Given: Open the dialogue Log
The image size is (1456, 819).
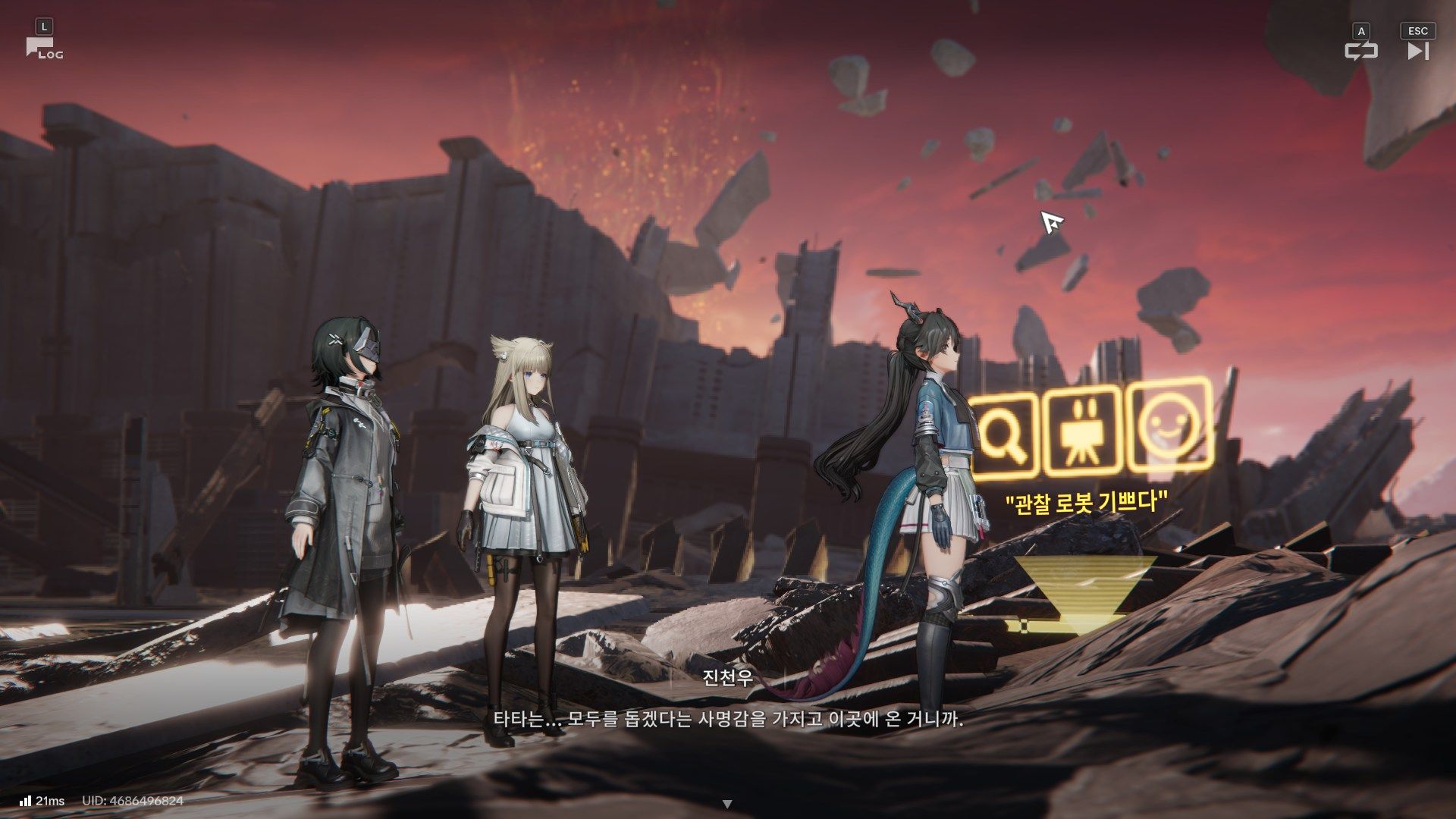Looking at the screenshot, I should pos(43,49).
